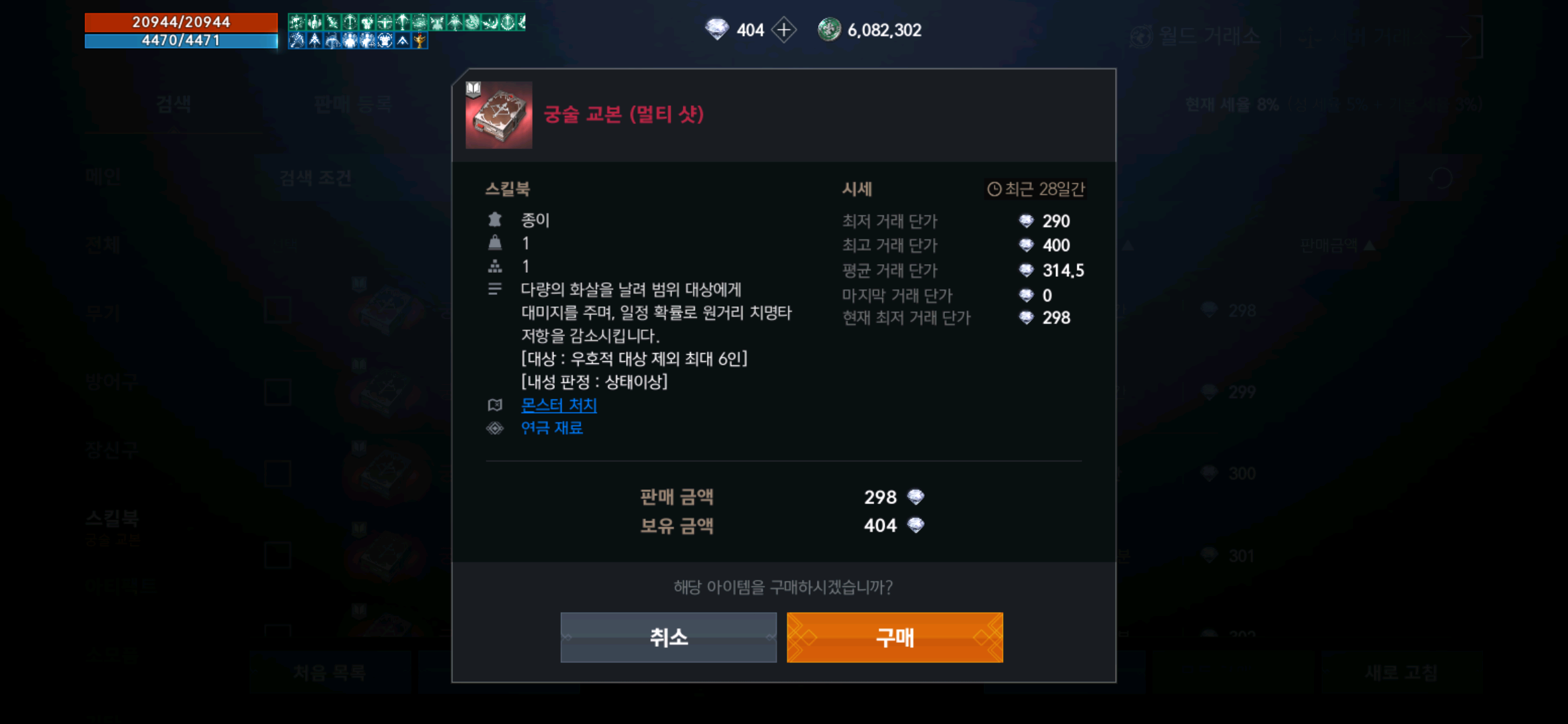1568x724 pixels.
Task: Switch to the 판매 등록 tab
Action: (x=351, y=105)
